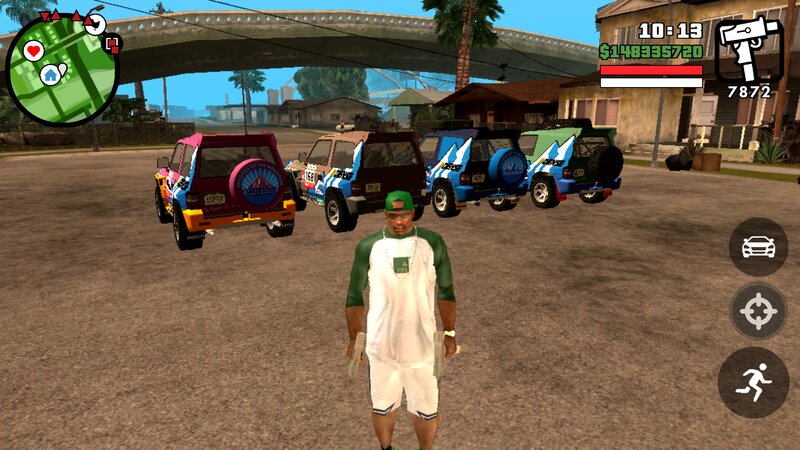
Task: Tap the sprint running man button
Action: (753, 382)
